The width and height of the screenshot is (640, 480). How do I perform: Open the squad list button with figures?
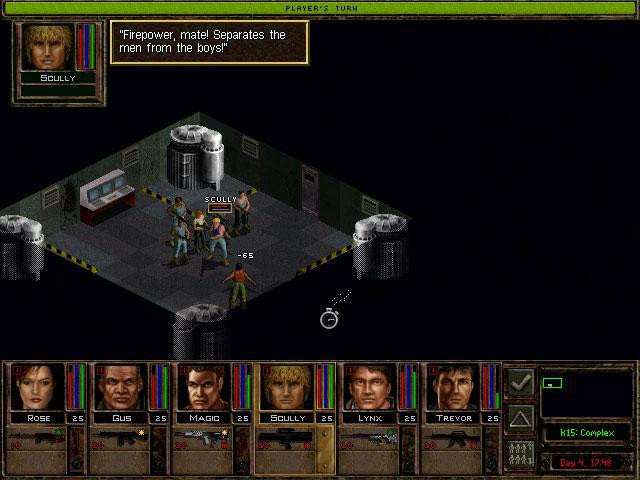coord(520,451)
